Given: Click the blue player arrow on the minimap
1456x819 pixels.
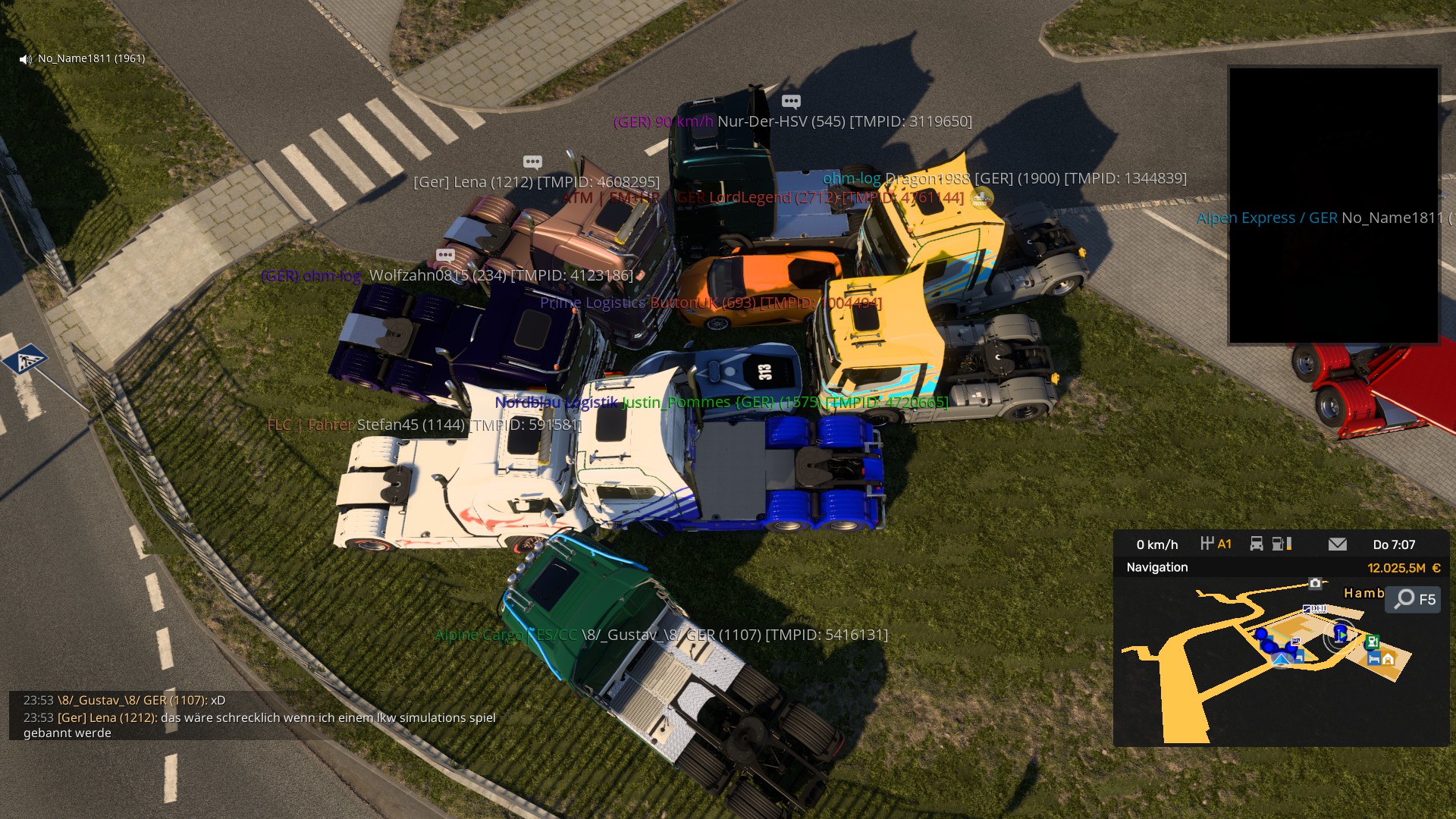Looking at the screenshot, I should coord(1341,633).
